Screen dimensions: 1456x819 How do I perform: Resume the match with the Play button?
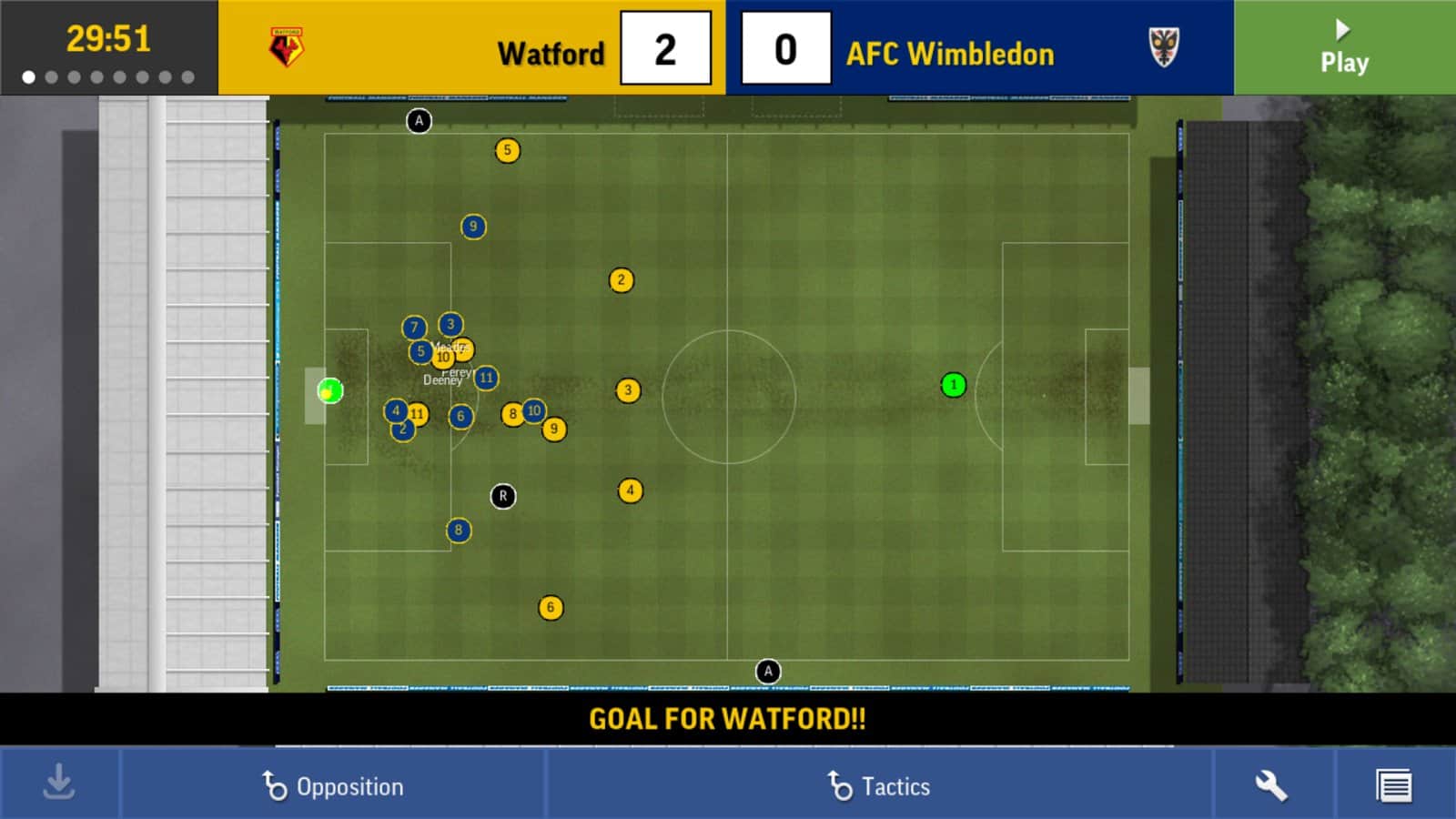pos(1344,47)
